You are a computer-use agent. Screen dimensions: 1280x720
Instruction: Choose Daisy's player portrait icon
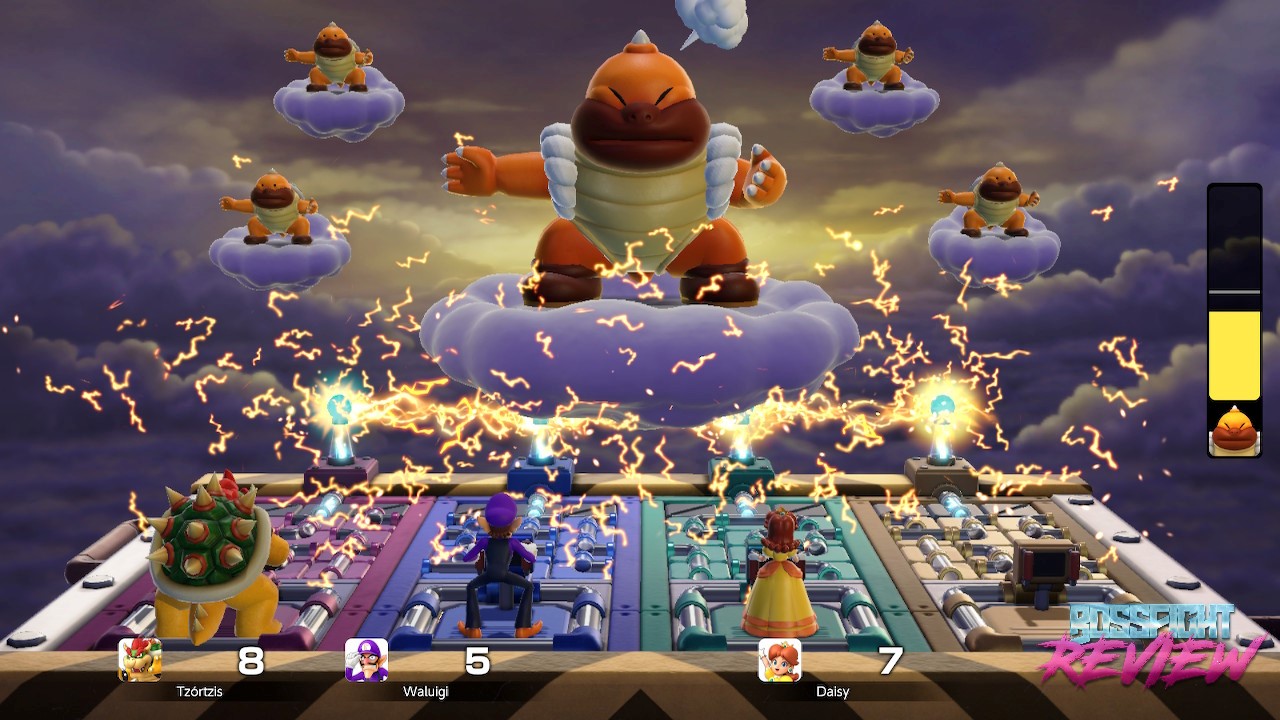tap(779, 660)
